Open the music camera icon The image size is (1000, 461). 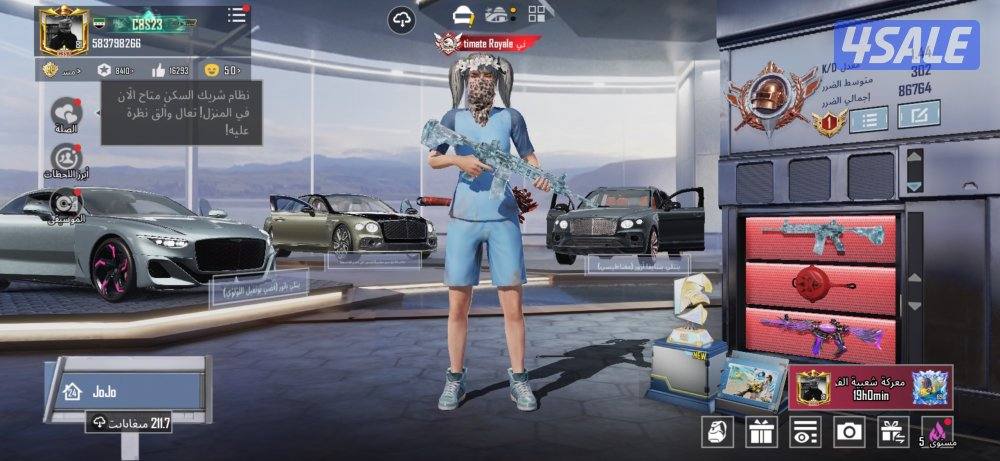pos(66,202)
